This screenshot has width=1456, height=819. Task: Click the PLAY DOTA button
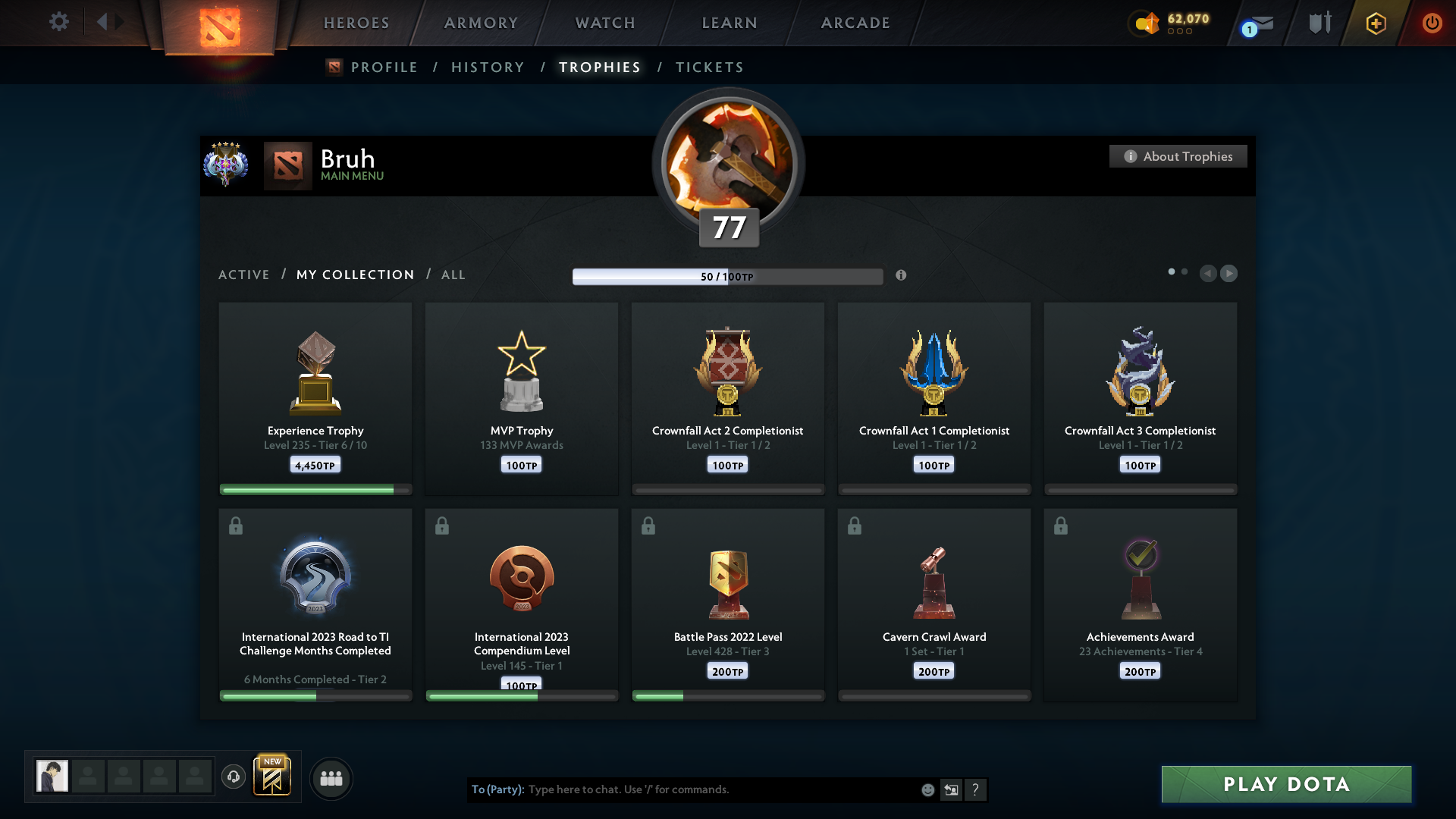[x=1285, y=784]
